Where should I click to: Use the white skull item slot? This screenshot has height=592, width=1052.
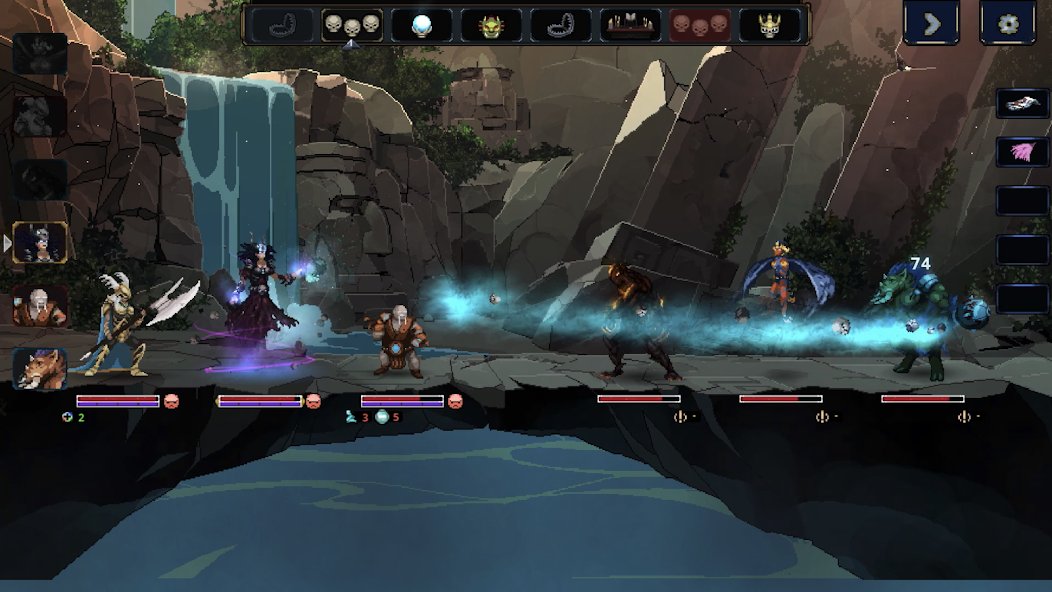pos(1022,104)
